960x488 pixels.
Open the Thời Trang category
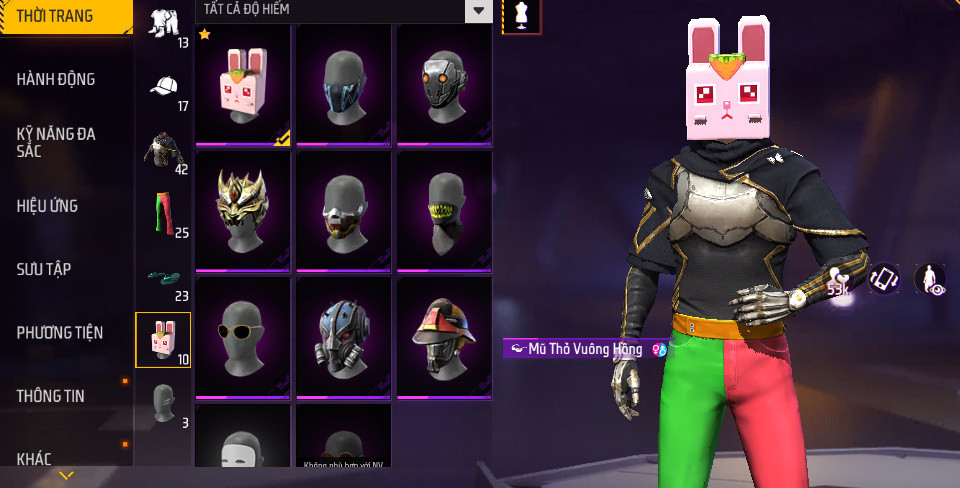(x=55, y=16)
